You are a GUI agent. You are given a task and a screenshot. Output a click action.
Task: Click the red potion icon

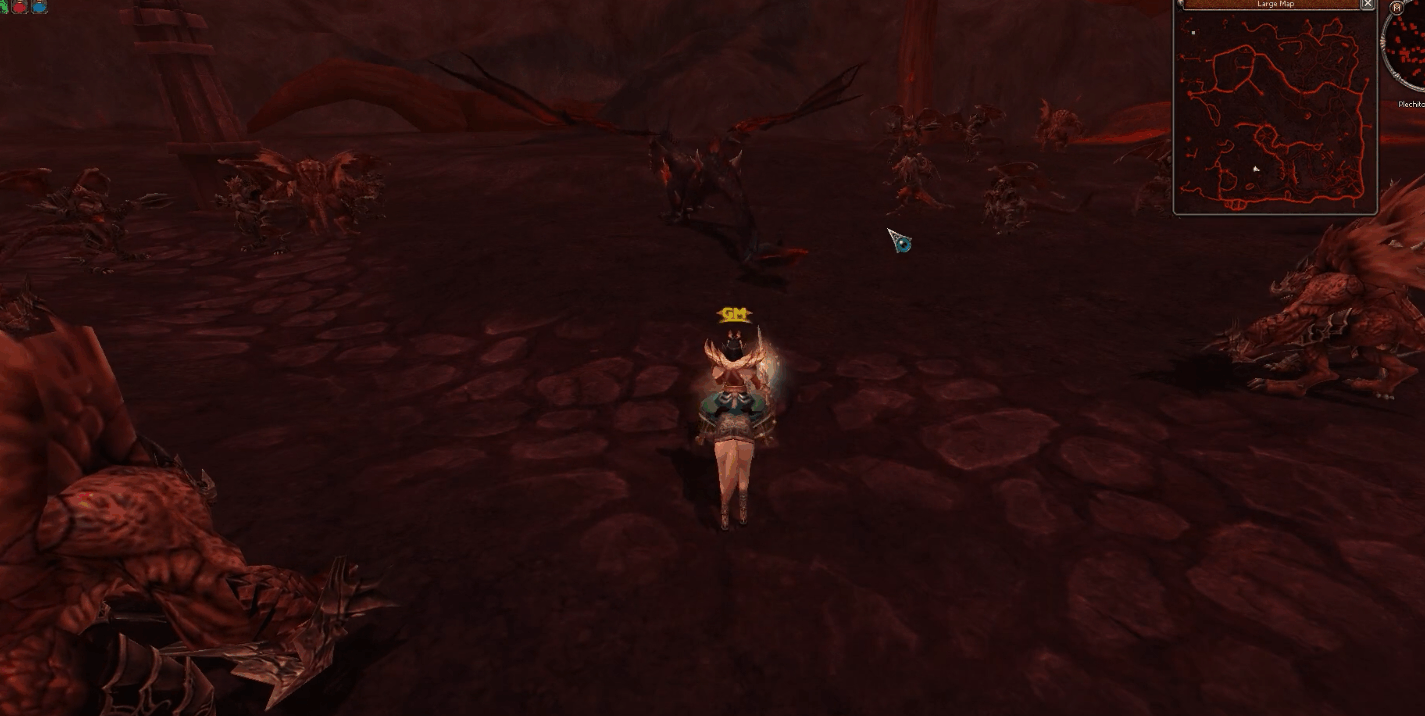pos(20,6)
